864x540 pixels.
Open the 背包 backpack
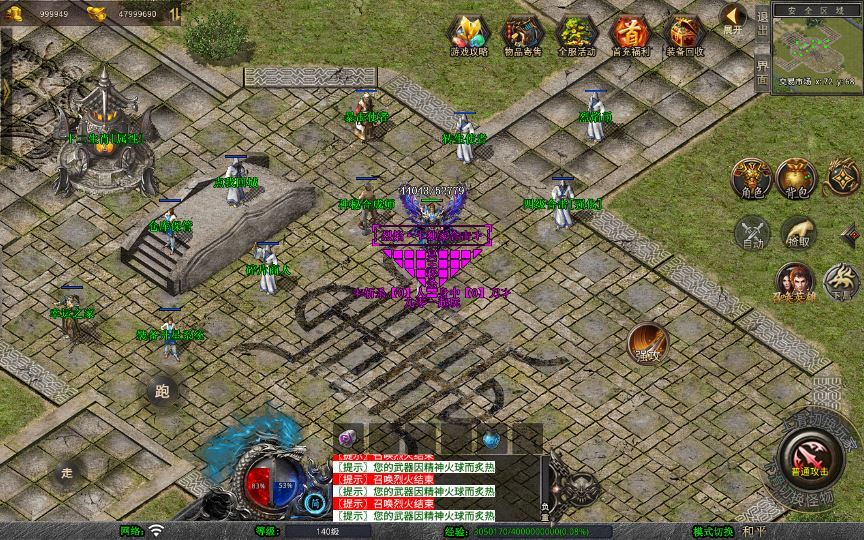pyautogui.click(x=797, y=178)
